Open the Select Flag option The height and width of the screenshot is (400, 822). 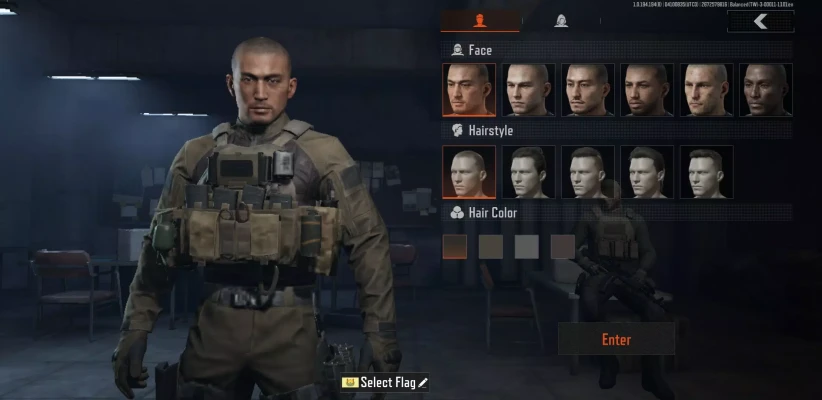pos(385,382)
